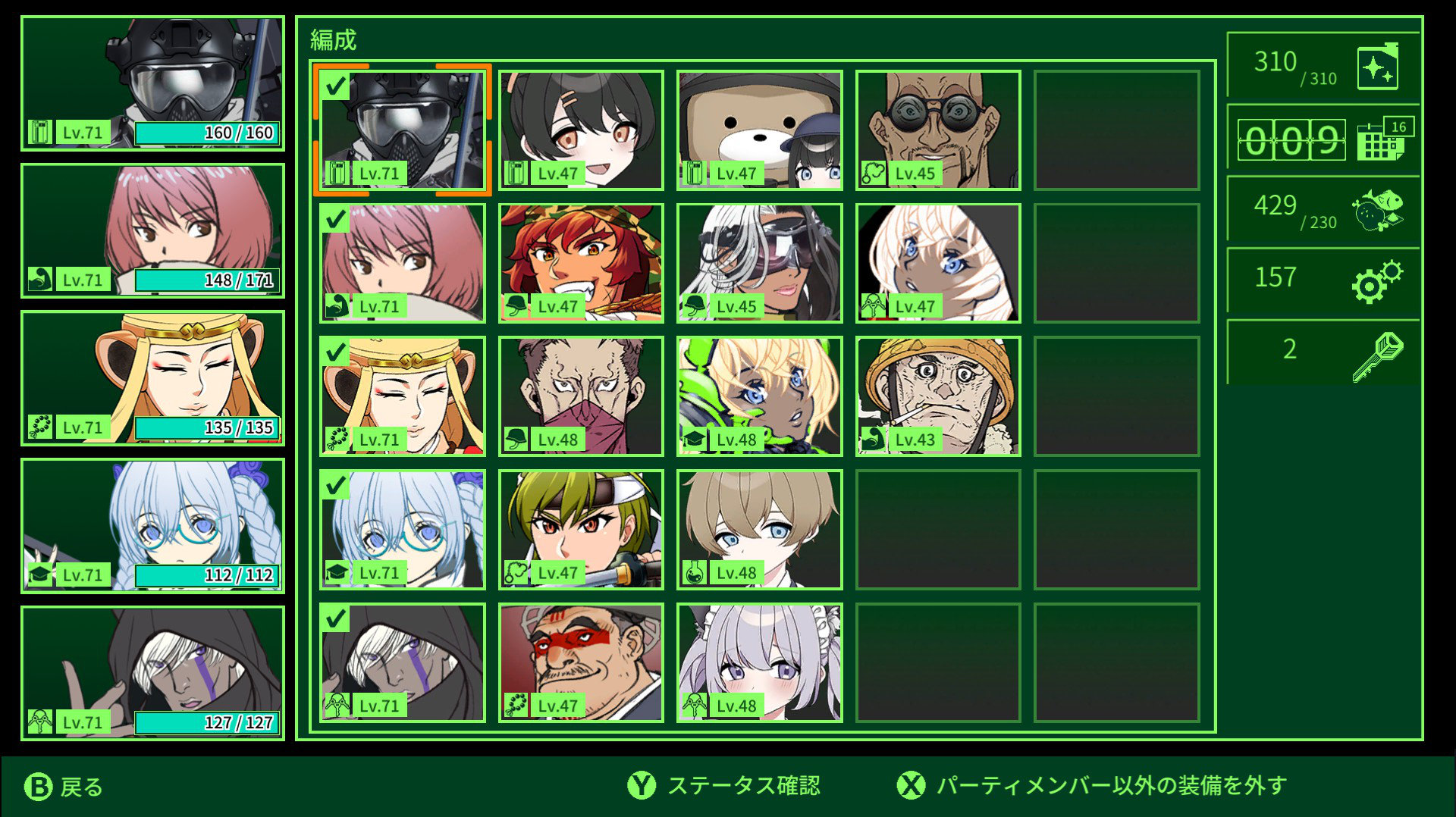Image resolution: width=1456 pixels, height=817 pixels.
Task: Pick the man with the red face mask
Action: point(581,396)
